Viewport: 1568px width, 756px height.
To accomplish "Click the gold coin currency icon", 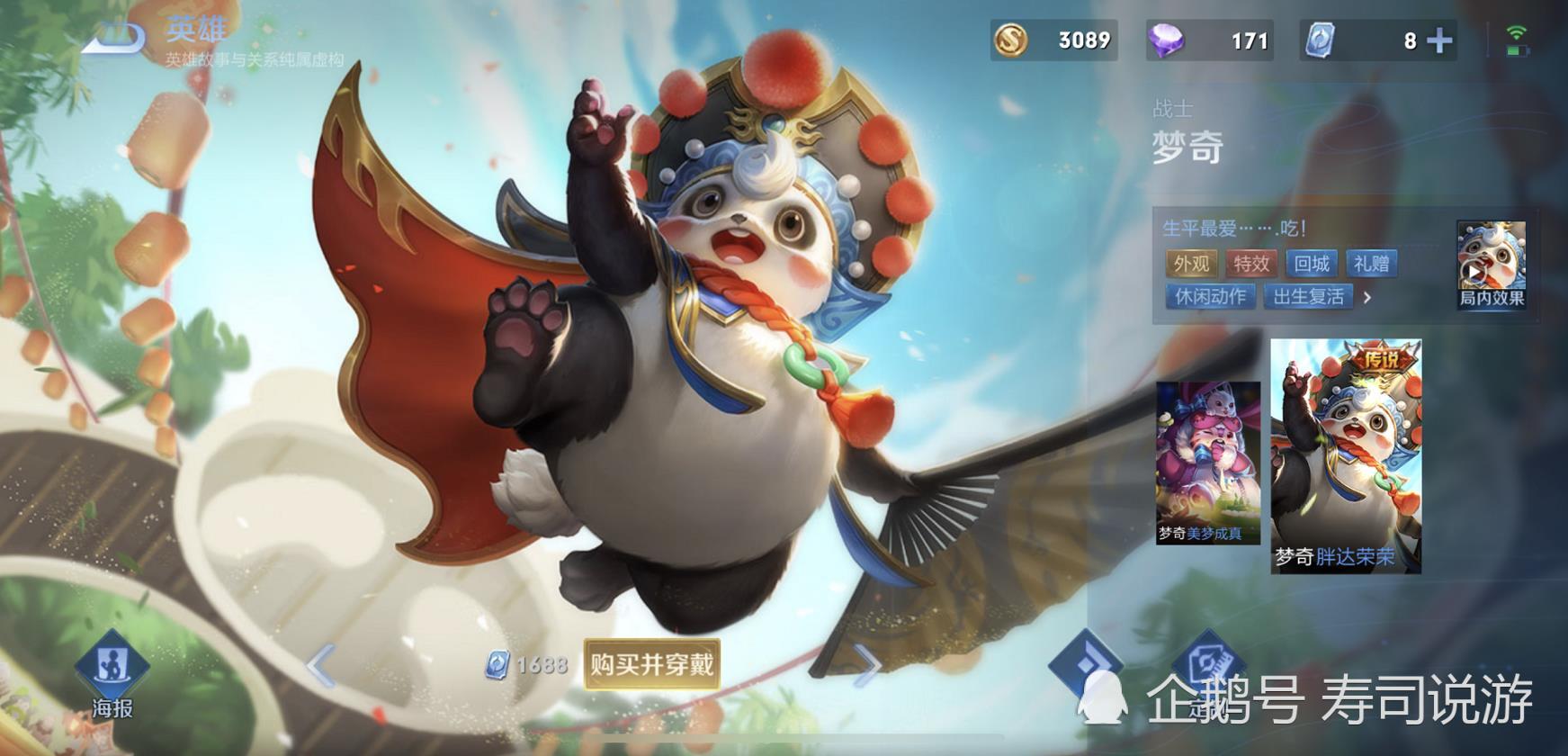I will coord(1013,40).
